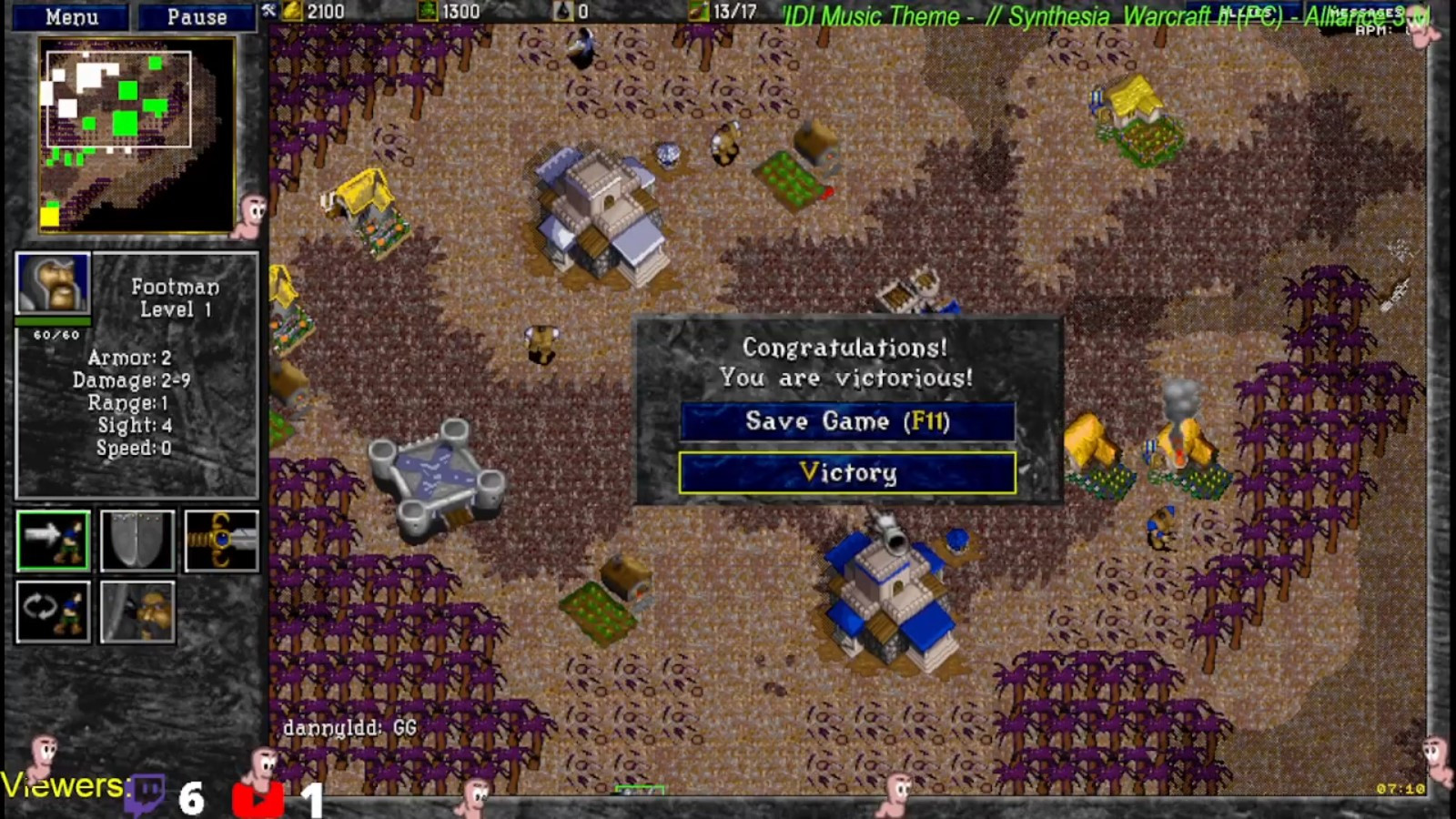Select the Stop command shield icon
1456x819 pixels.
pos(136,541)
